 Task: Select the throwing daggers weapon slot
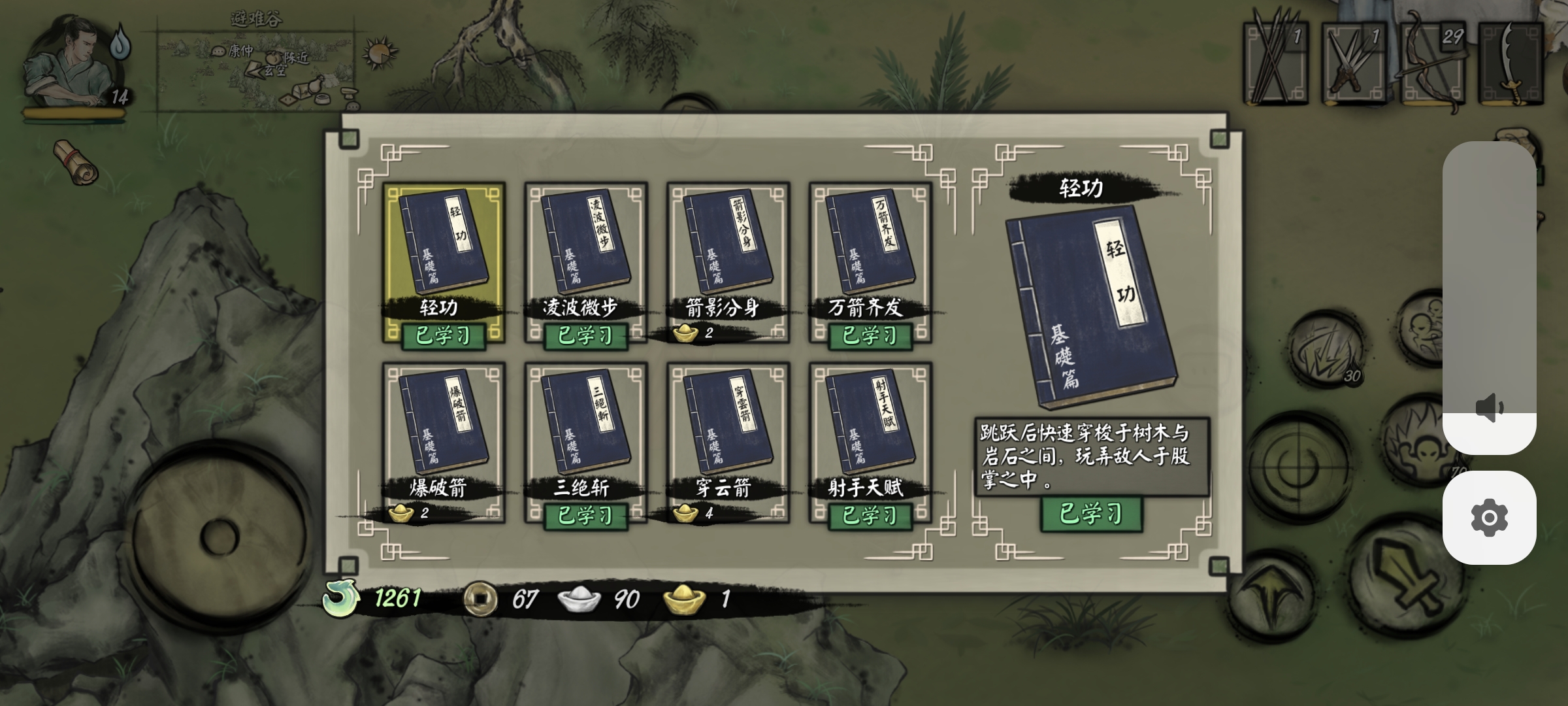(1354, 62)
